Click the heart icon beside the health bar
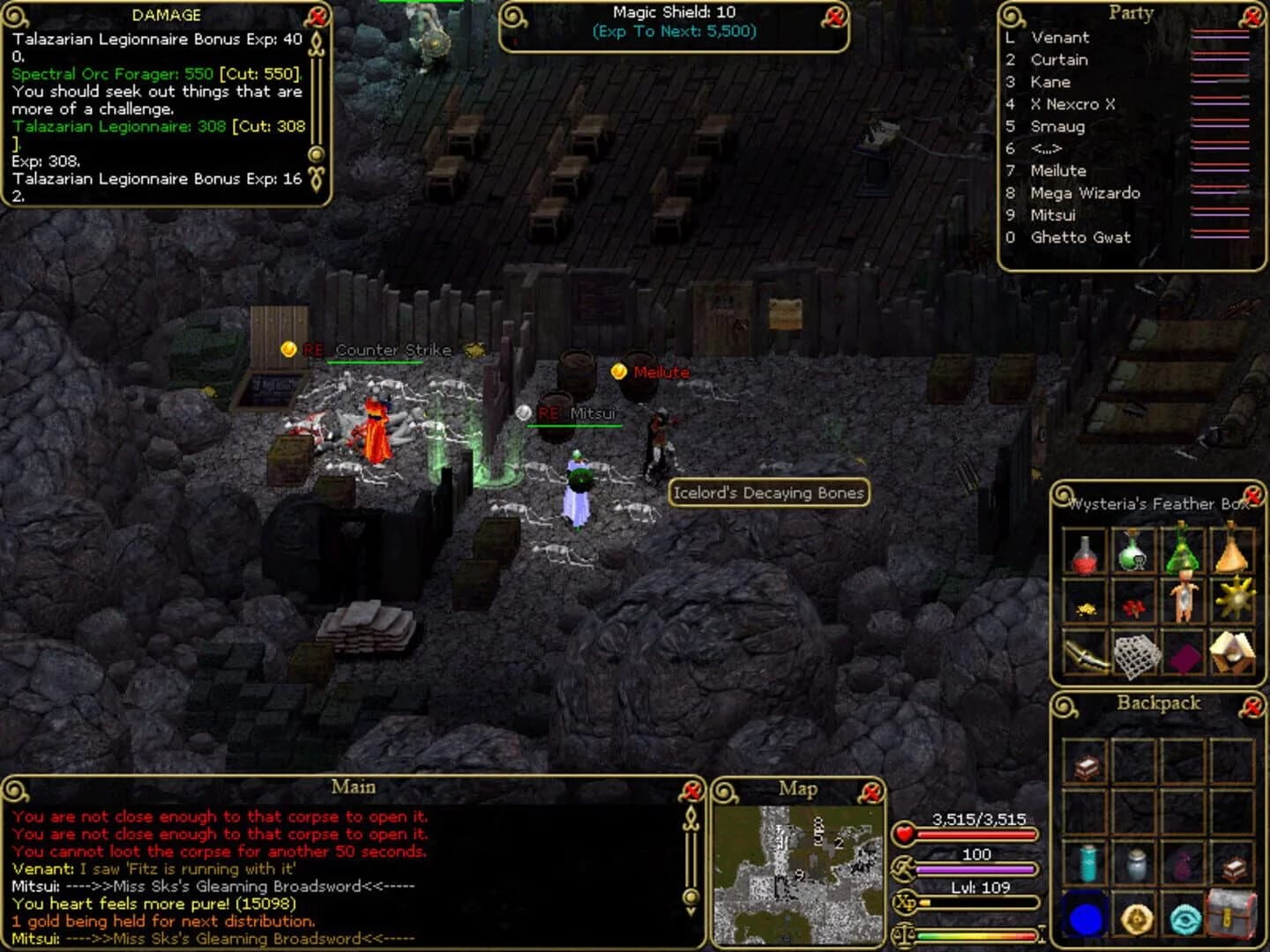 [903, 832]
